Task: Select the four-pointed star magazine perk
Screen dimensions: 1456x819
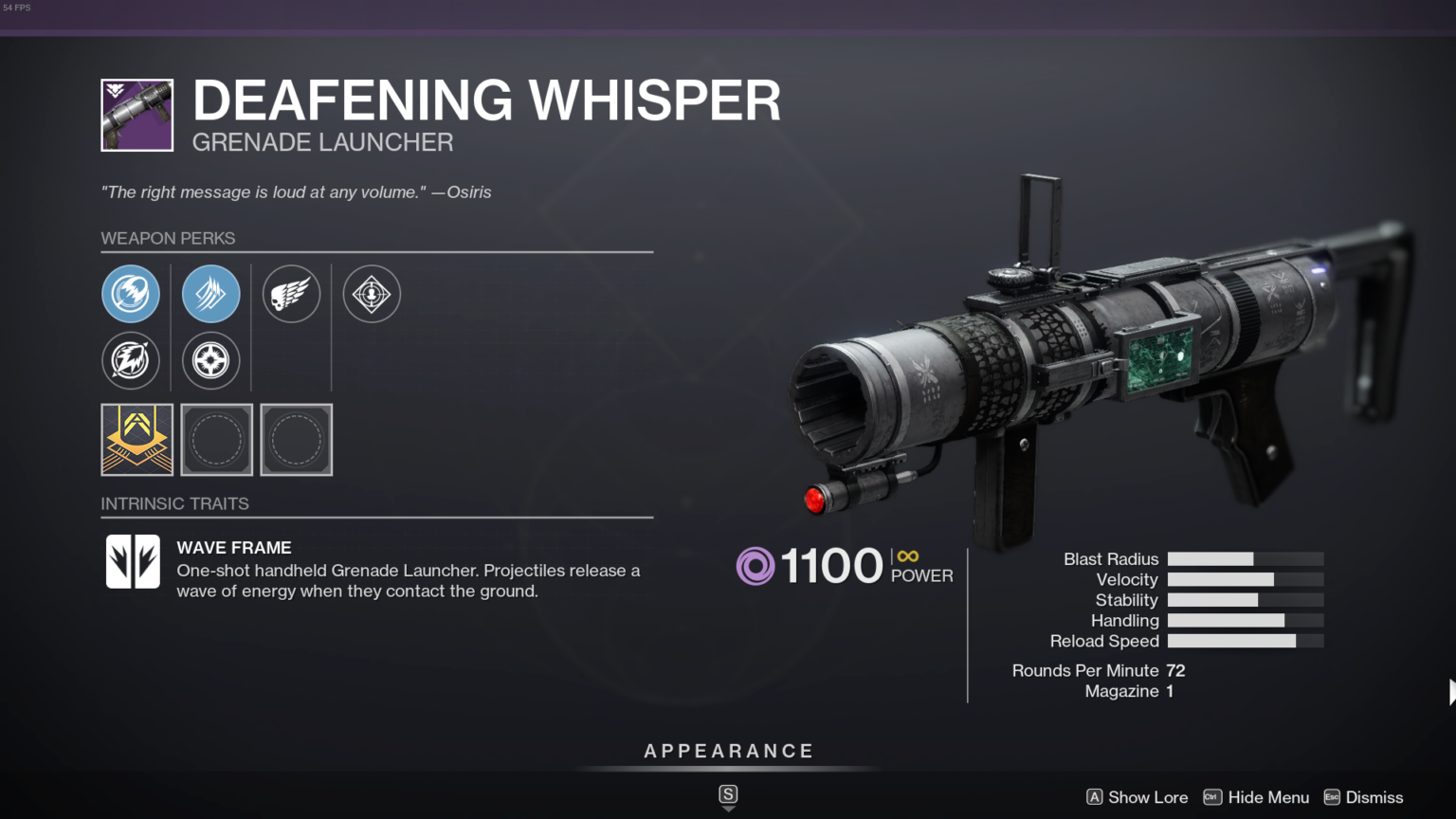Action: pos(210,361)
